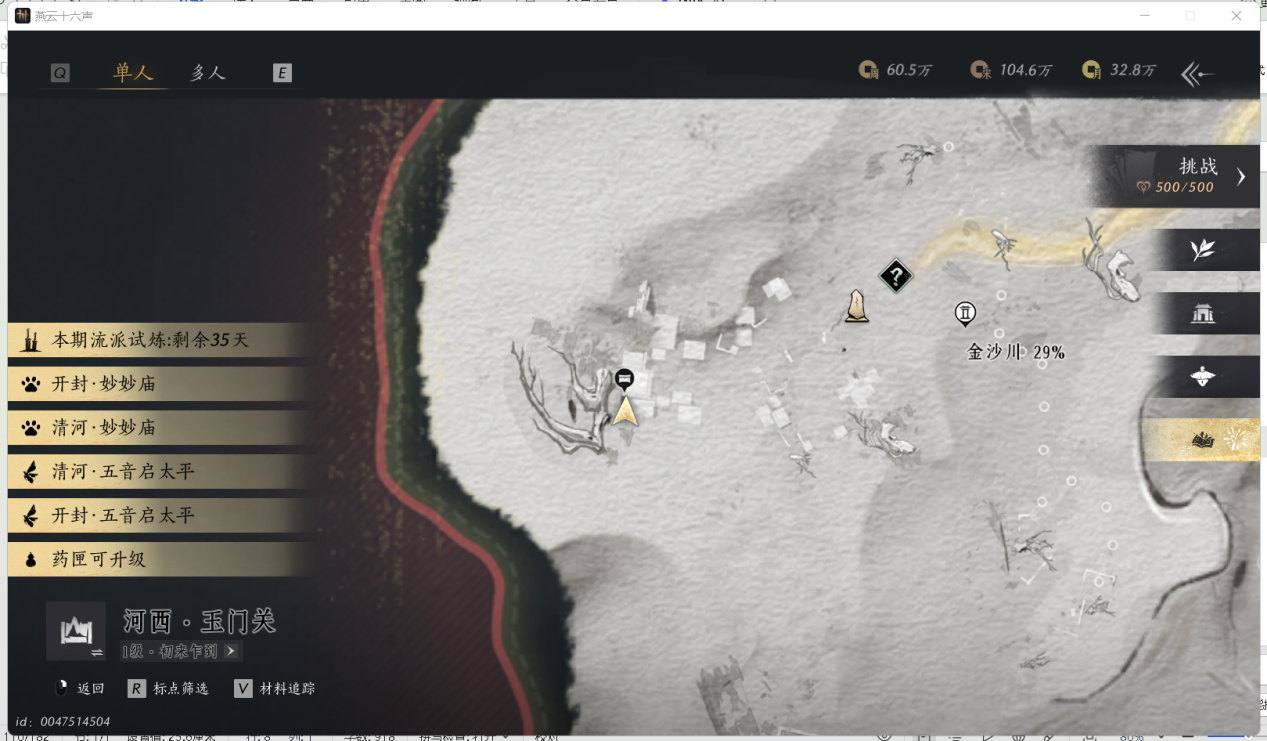Open the 药匣可升级 notification

click(150, 560)
